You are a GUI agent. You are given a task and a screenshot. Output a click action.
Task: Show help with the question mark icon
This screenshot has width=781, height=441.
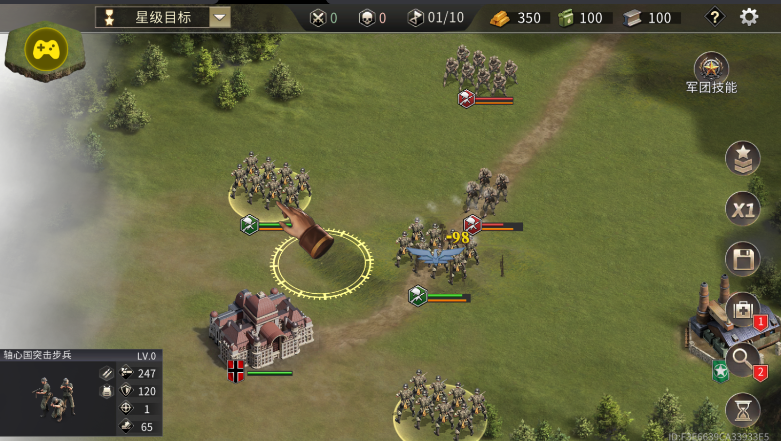pos(714,17)
